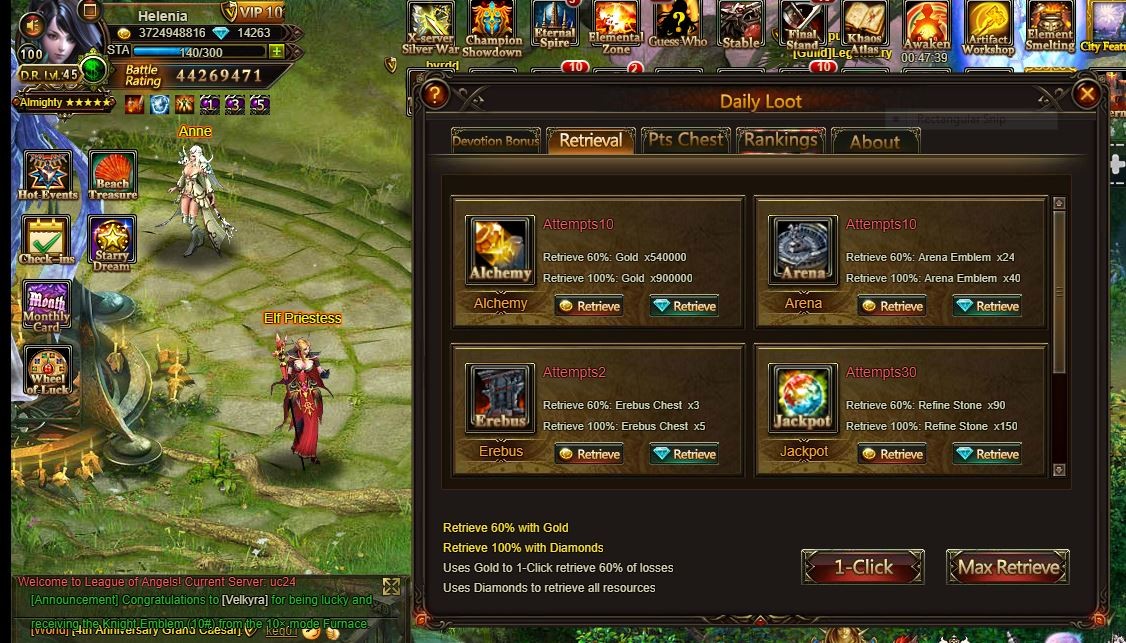This screenshot has width=1126, height=643.
Task: Close the Daily Loot window
Action: [x=1086, y=95]
